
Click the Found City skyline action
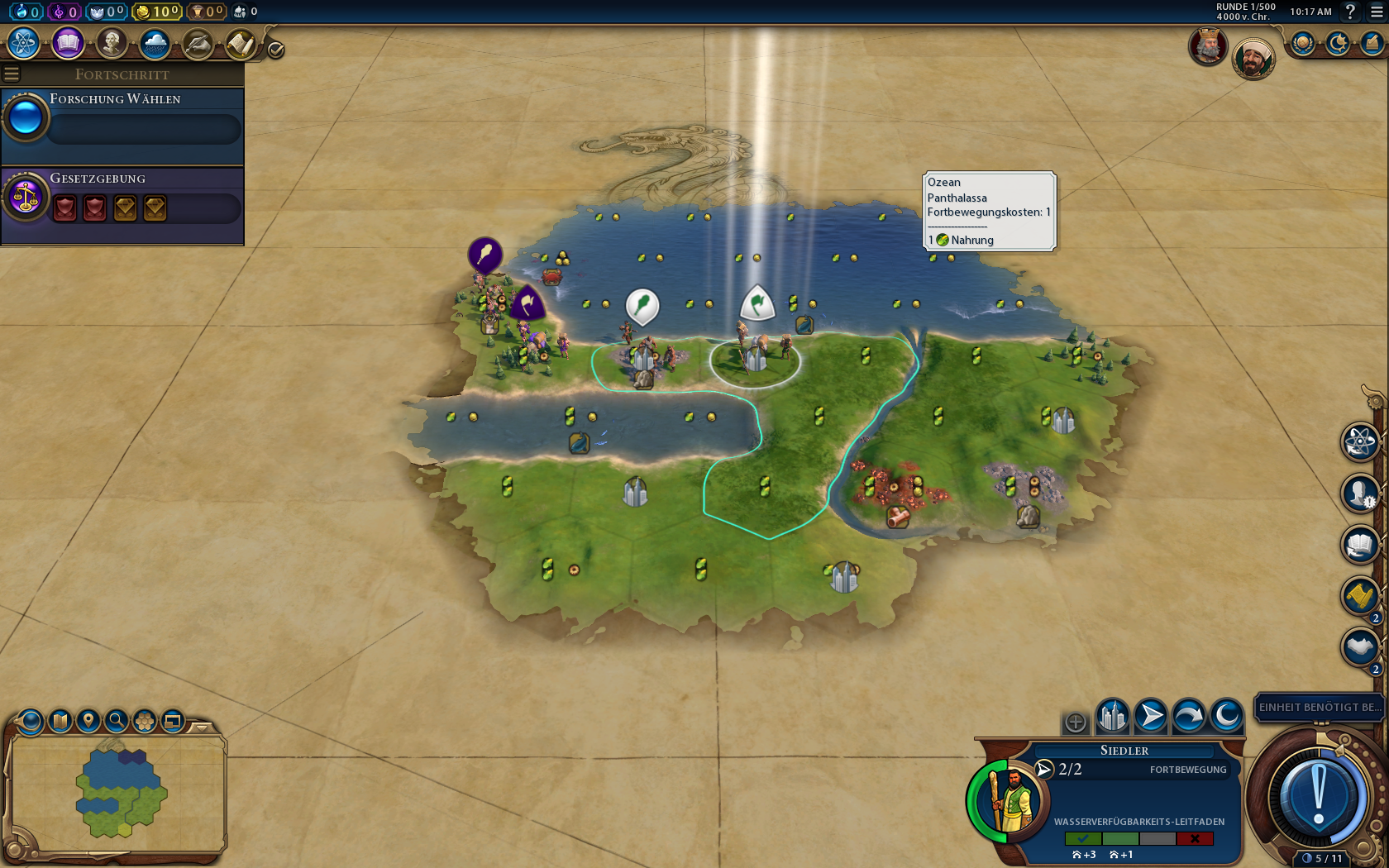(1112, 716)
